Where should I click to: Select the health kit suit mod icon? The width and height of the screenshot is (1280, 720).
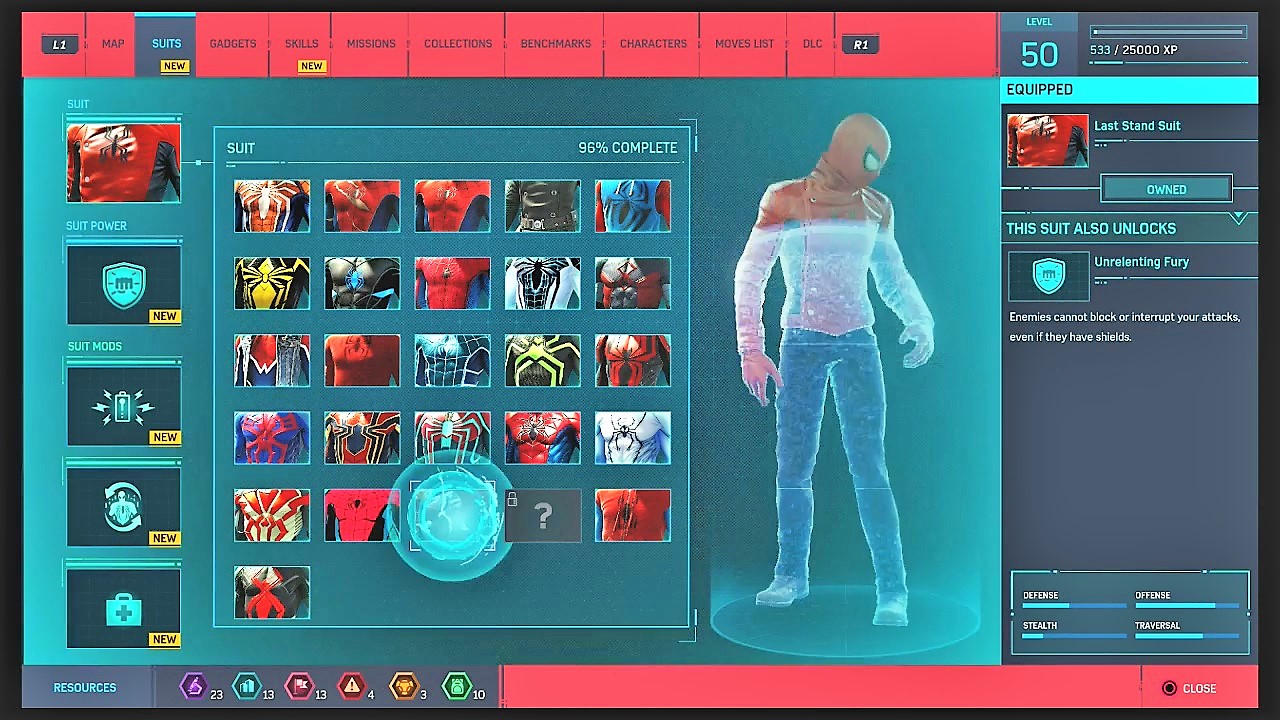(123, 606)
